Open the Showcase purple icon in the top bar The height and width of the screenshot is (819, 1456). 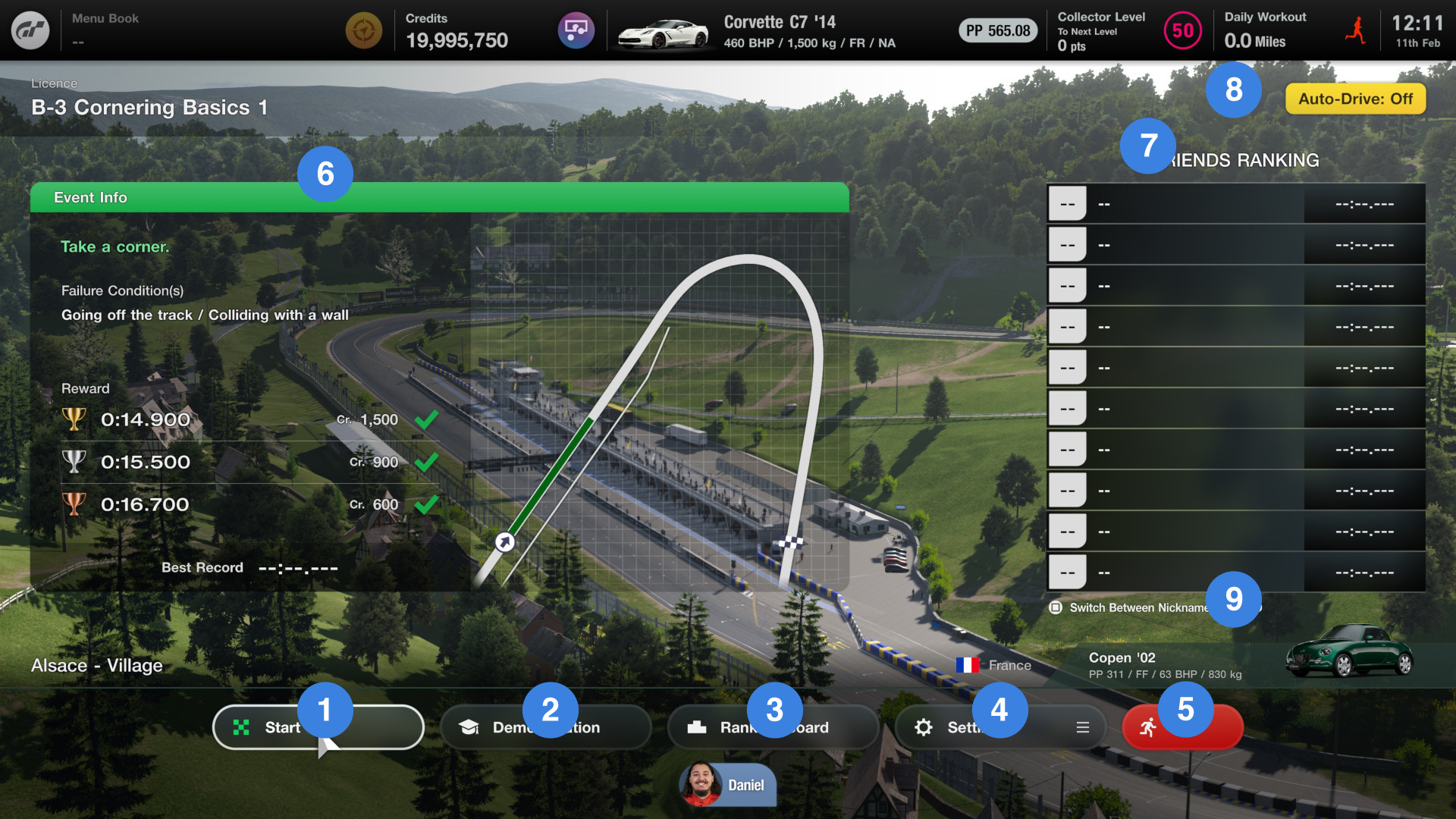(x=576, y=30)
